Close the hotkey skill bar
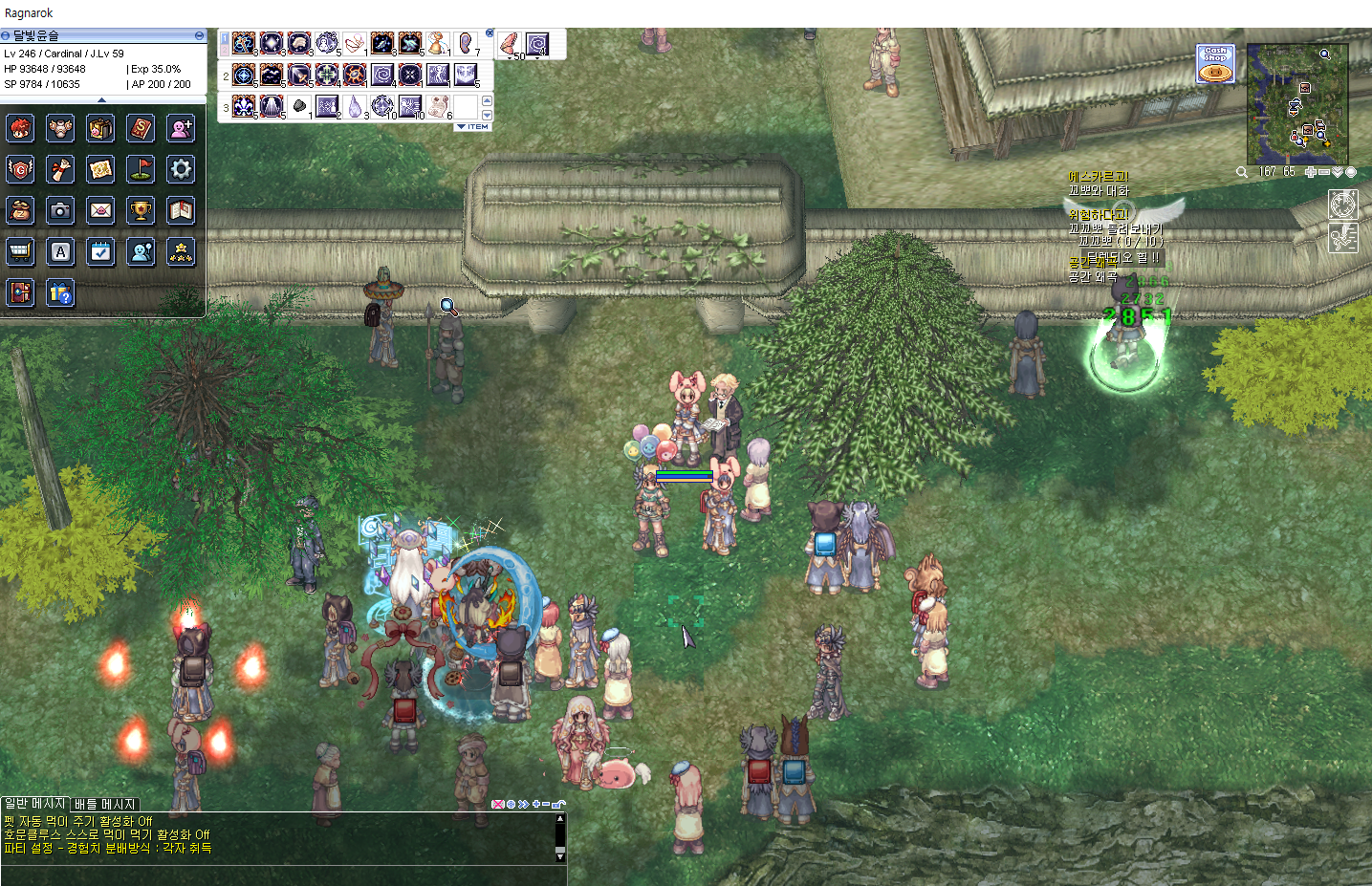This screenshot has height=886, width=1372. (490, 33)
